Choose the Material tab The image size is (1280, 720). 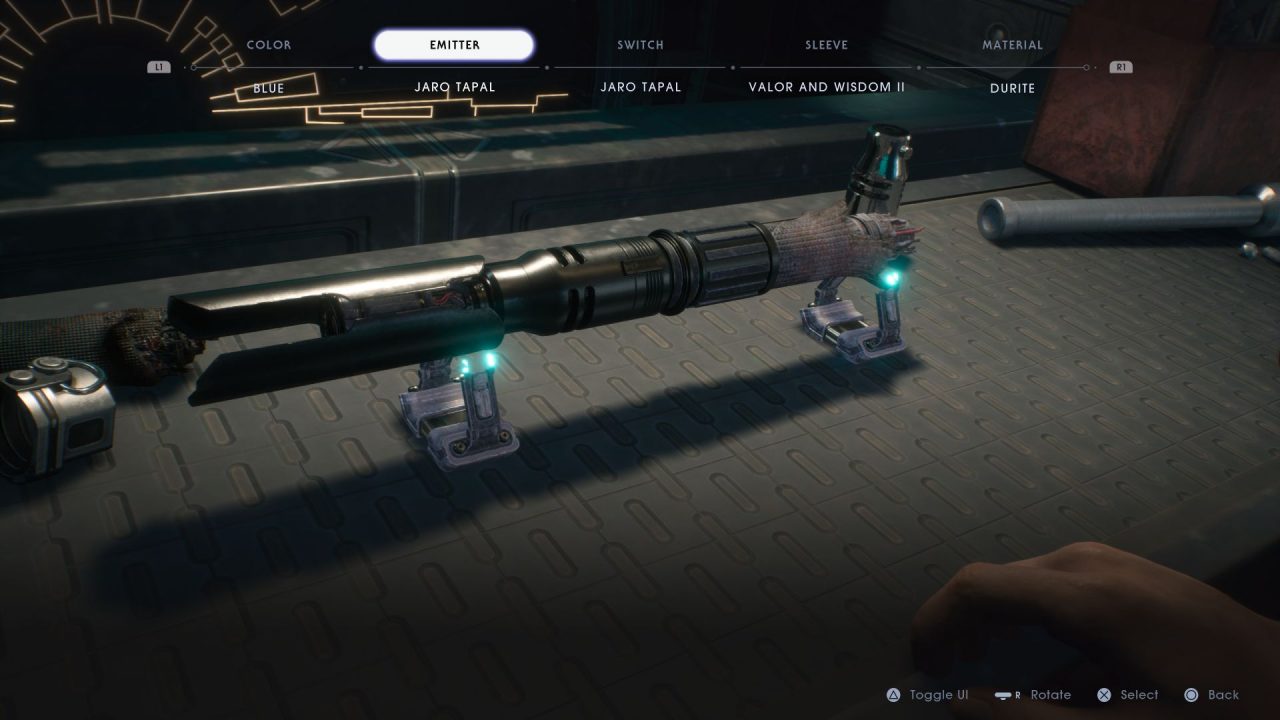pyautogui.click(x=1012, y=45)
